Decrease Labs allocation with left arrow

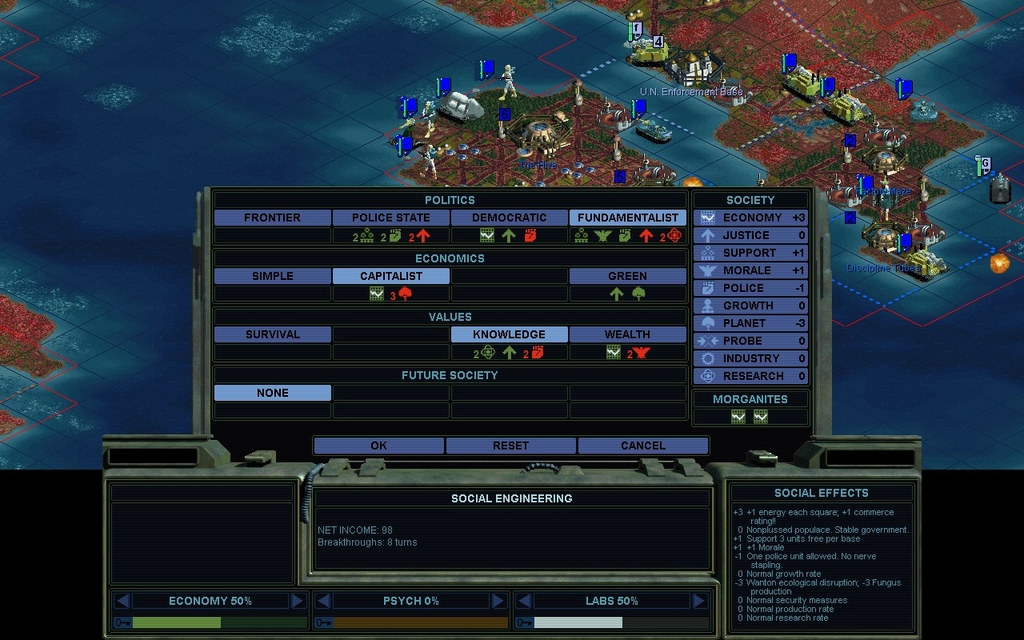point(524,601)
